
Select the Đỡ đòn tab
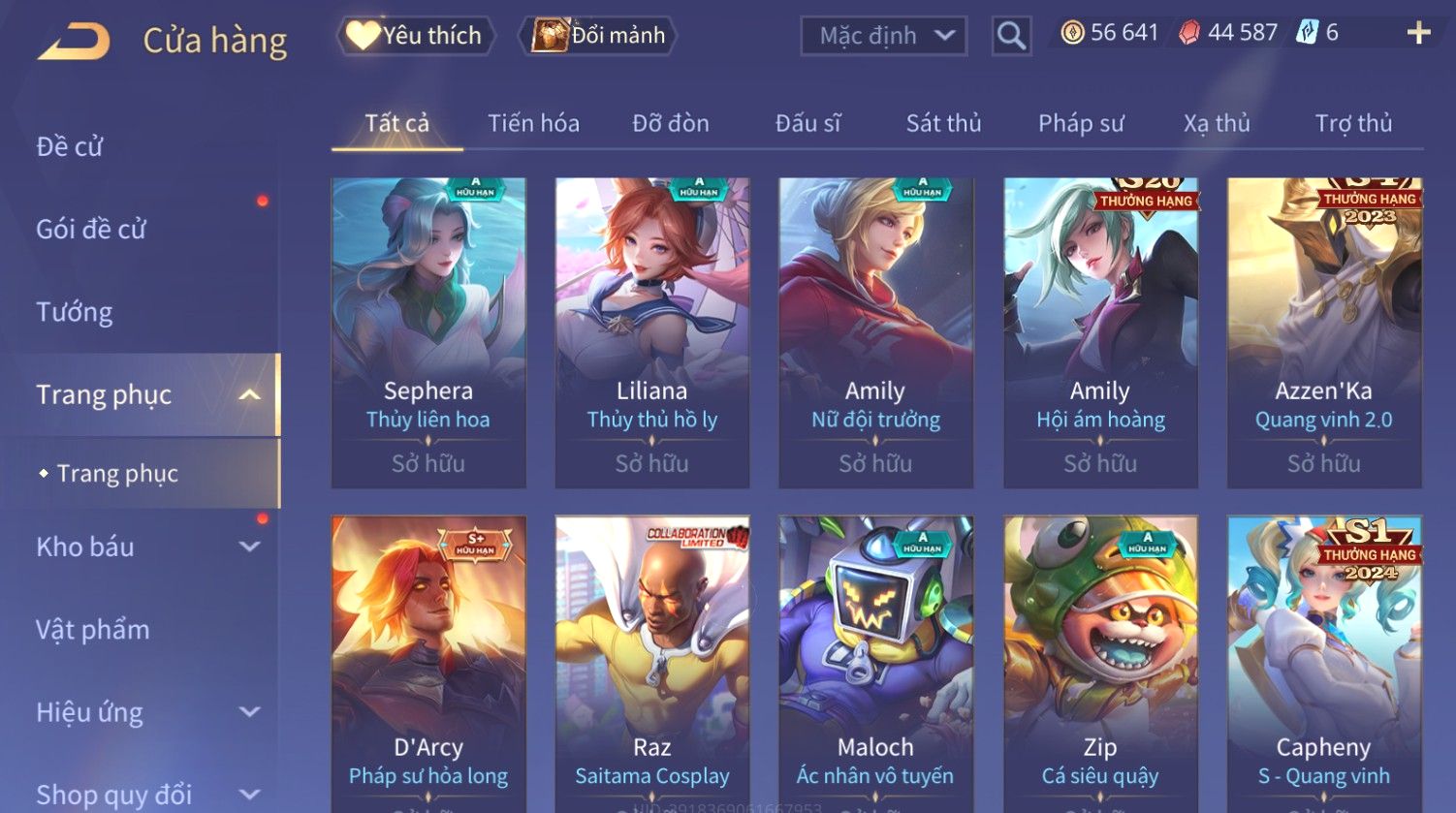(x=671, y=124)
